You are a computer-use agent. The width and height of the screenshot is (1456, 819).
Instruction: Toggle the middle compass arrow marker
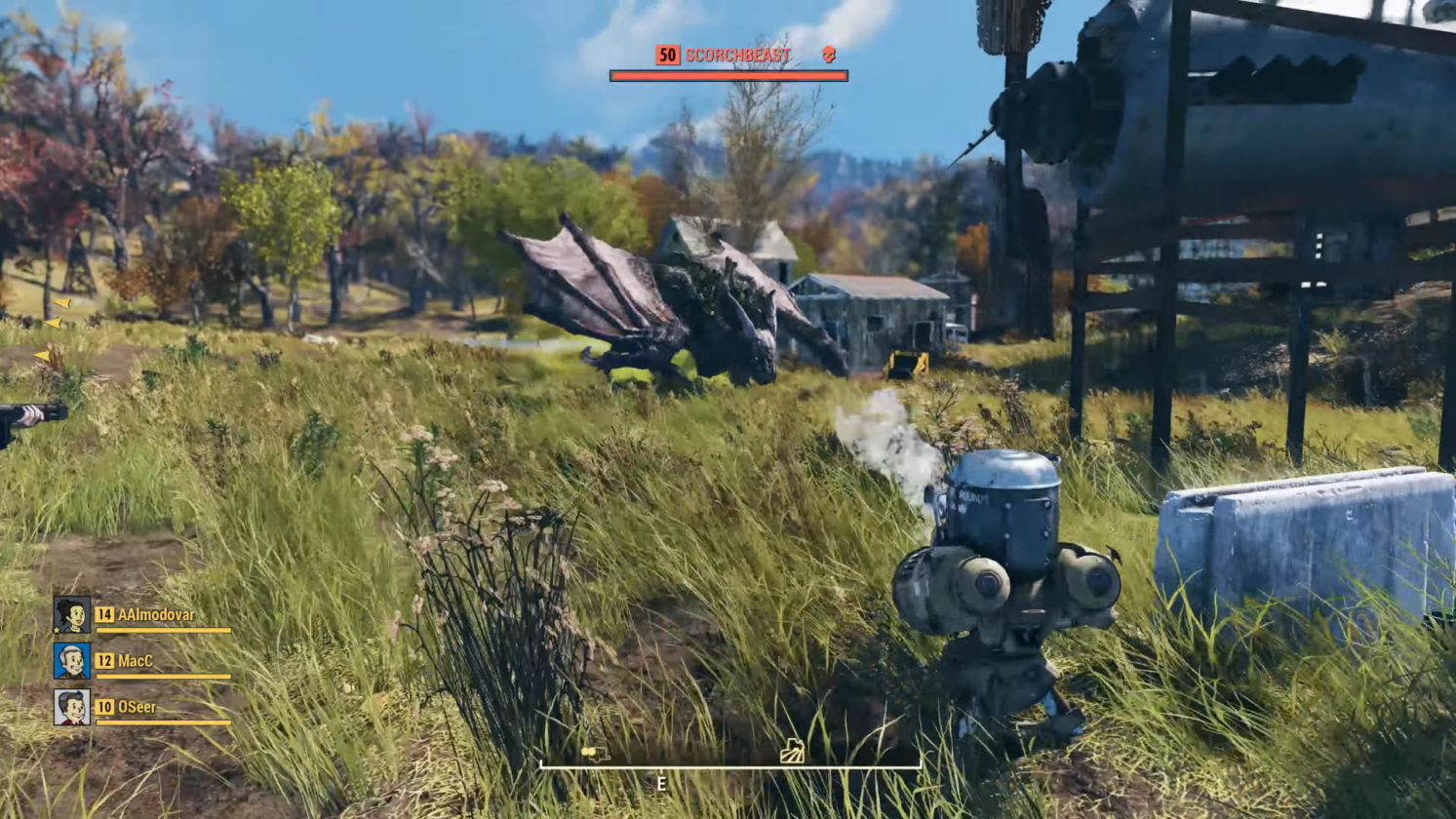53,323
